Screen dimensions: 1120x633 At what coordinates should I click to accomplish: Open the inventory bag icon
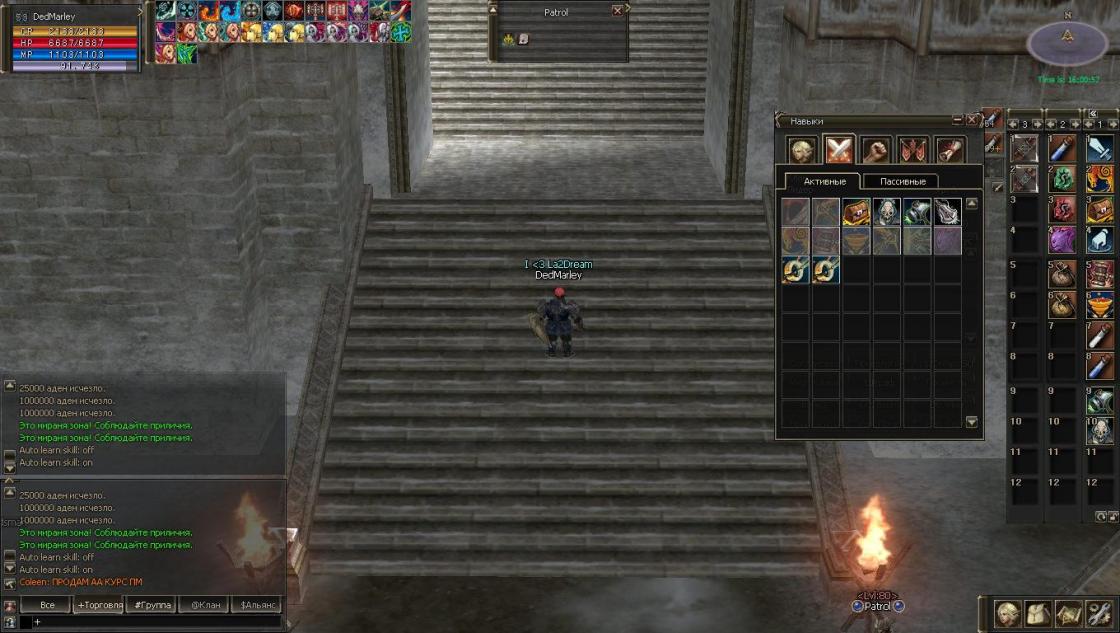(x=1037, y=613)
